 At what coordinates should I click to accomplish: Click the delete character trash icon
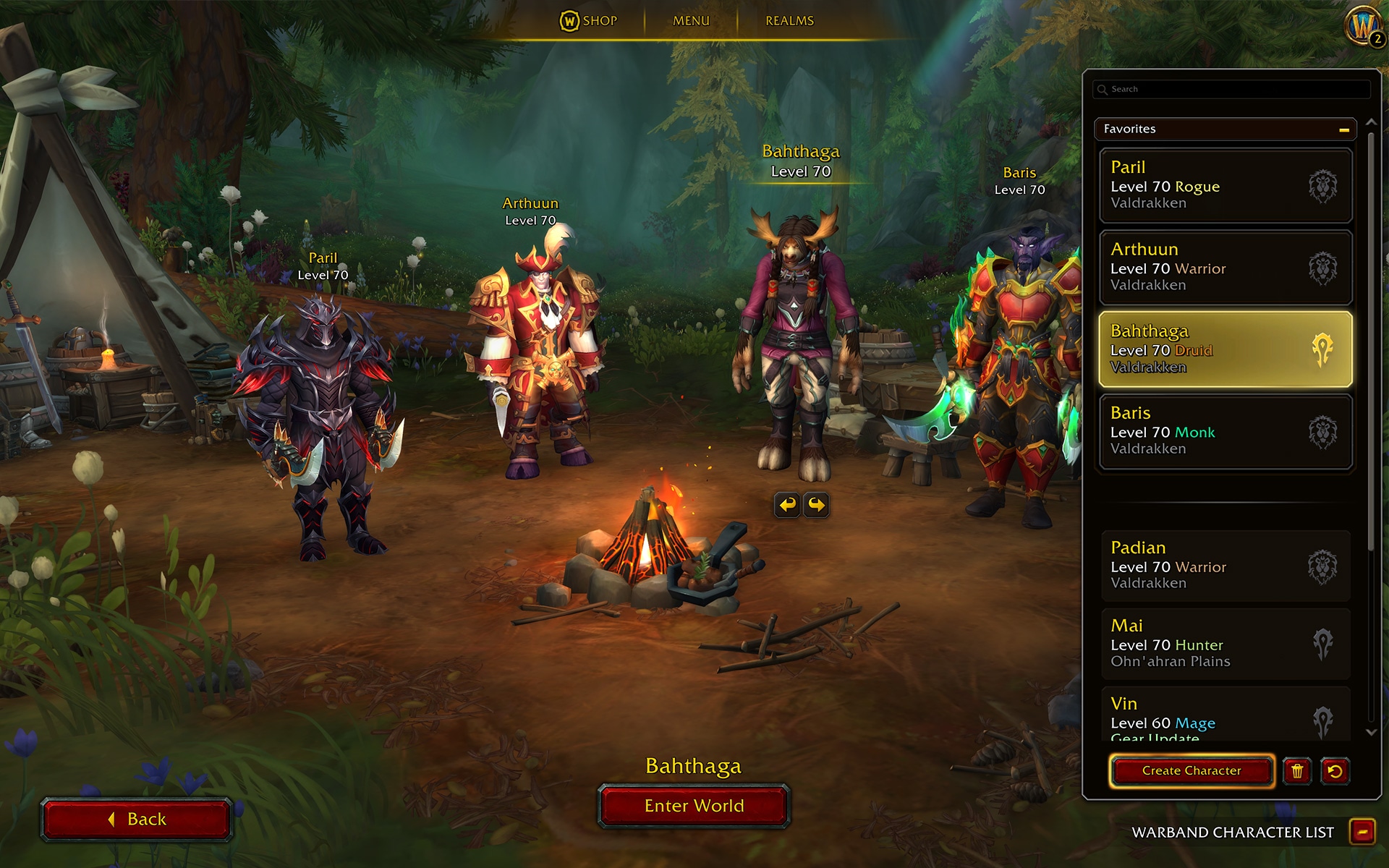point(1298,771)
